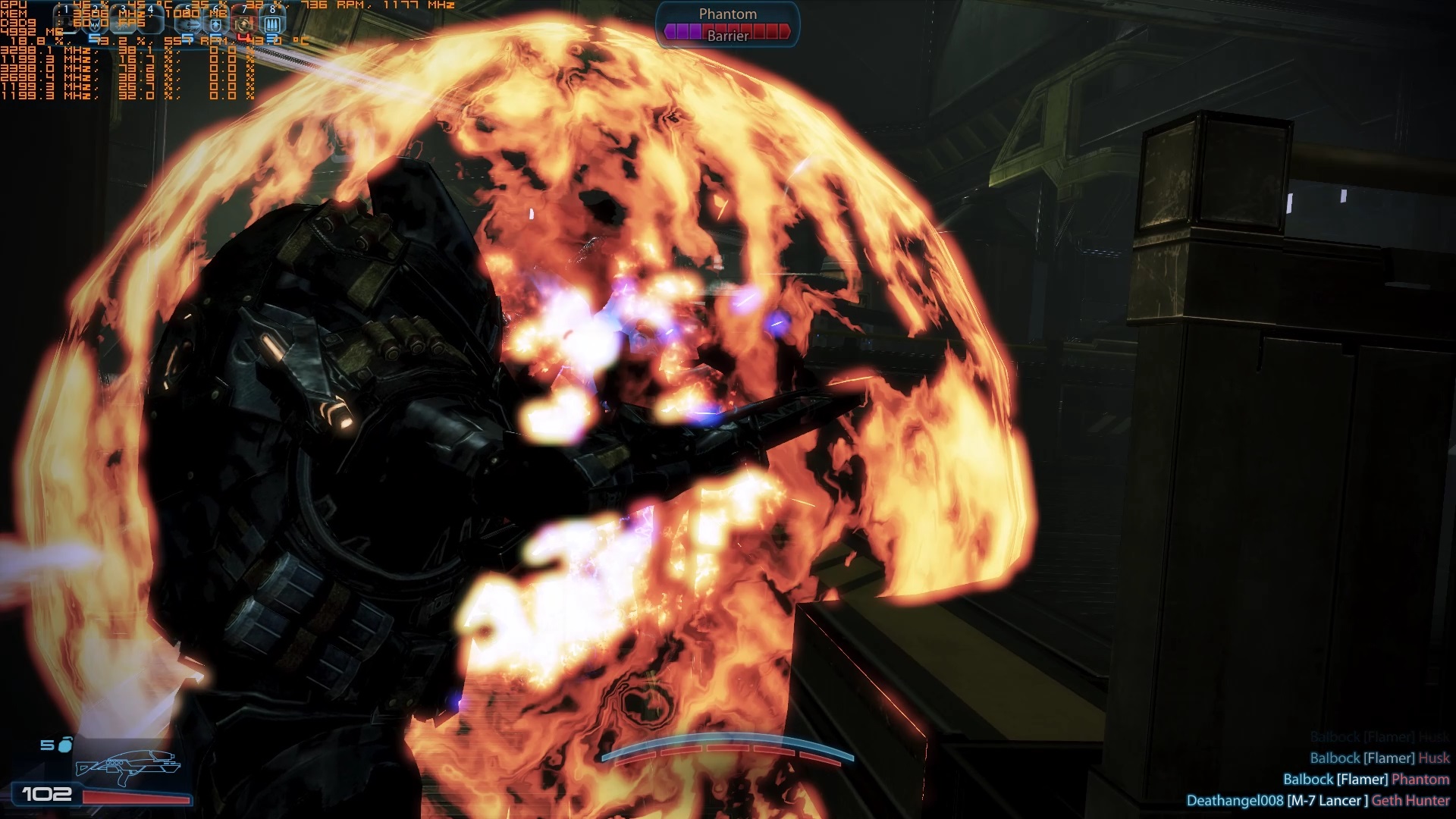Fire the Cobra missile launcher in slot 5
This screenshot has height=819, width=1456.
(187, 23)
